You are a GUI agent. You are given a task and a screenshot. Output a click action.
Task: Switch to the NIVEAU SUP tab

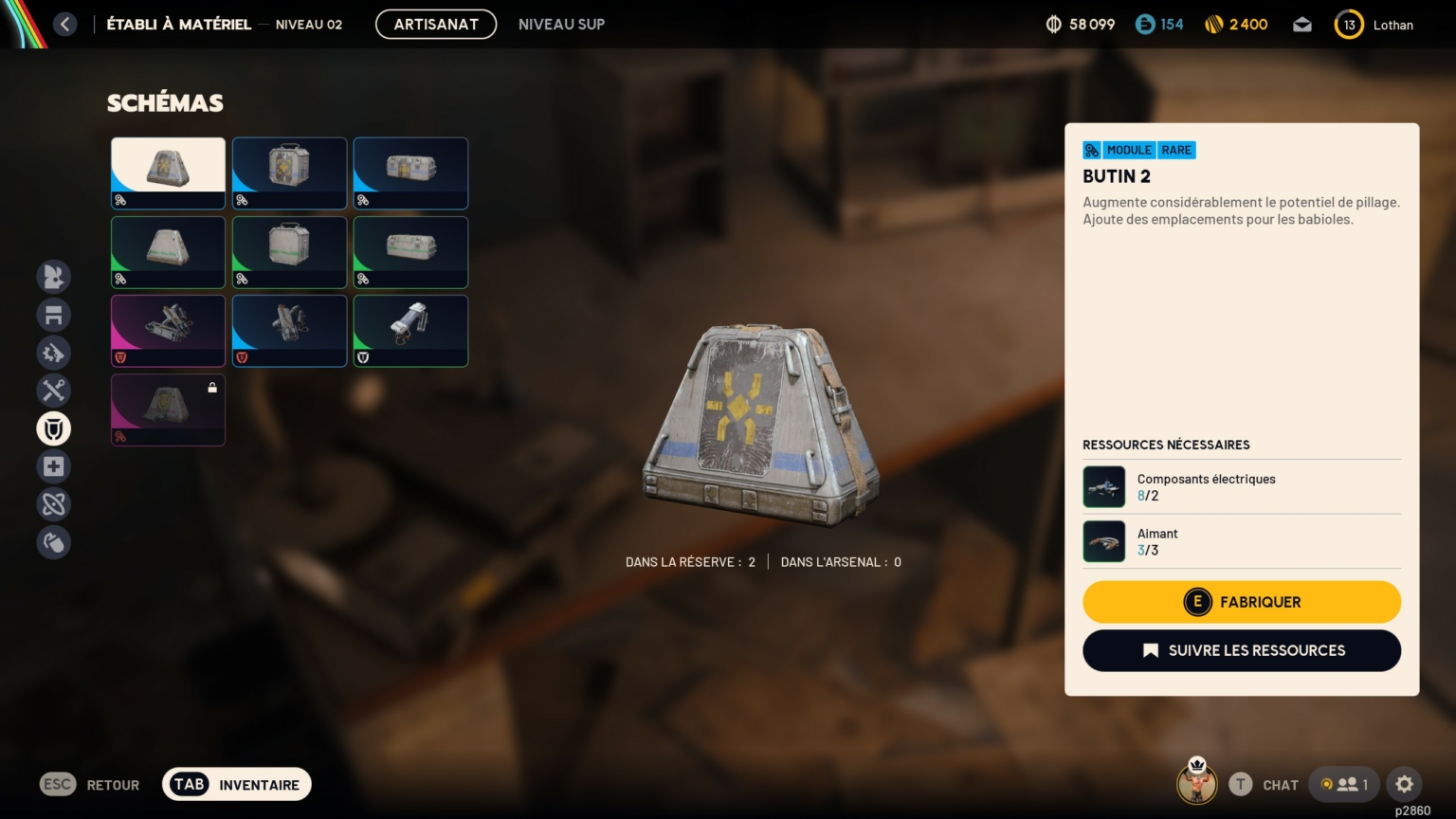(x=561, y=25)
